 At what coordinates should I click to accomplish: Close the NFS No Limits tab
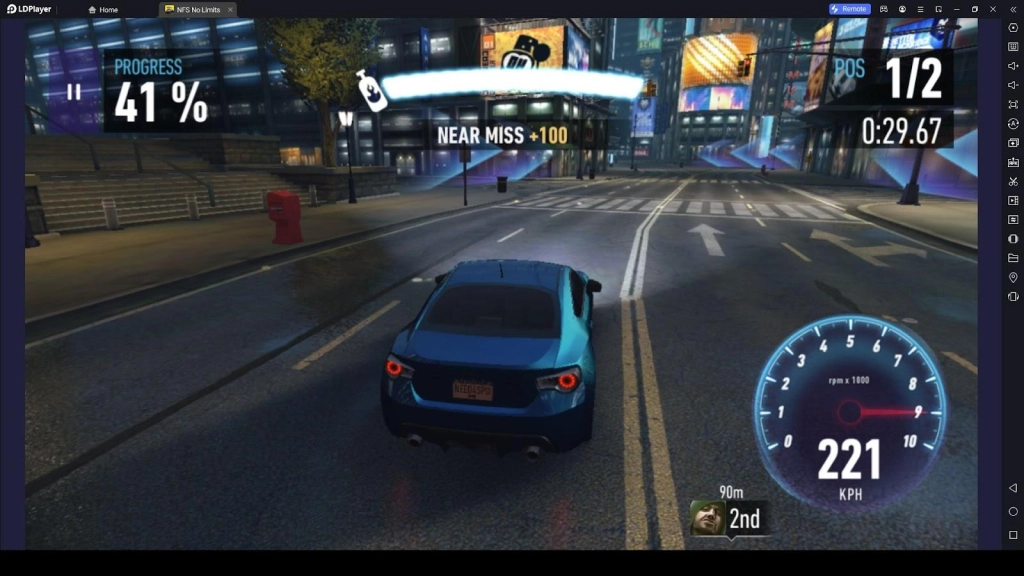tap(230, 9)
